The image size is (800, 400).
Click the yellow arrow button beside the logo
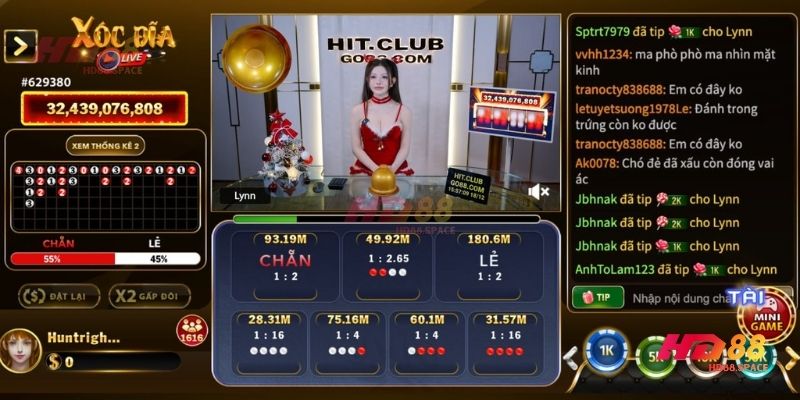[x=20, y=45]
